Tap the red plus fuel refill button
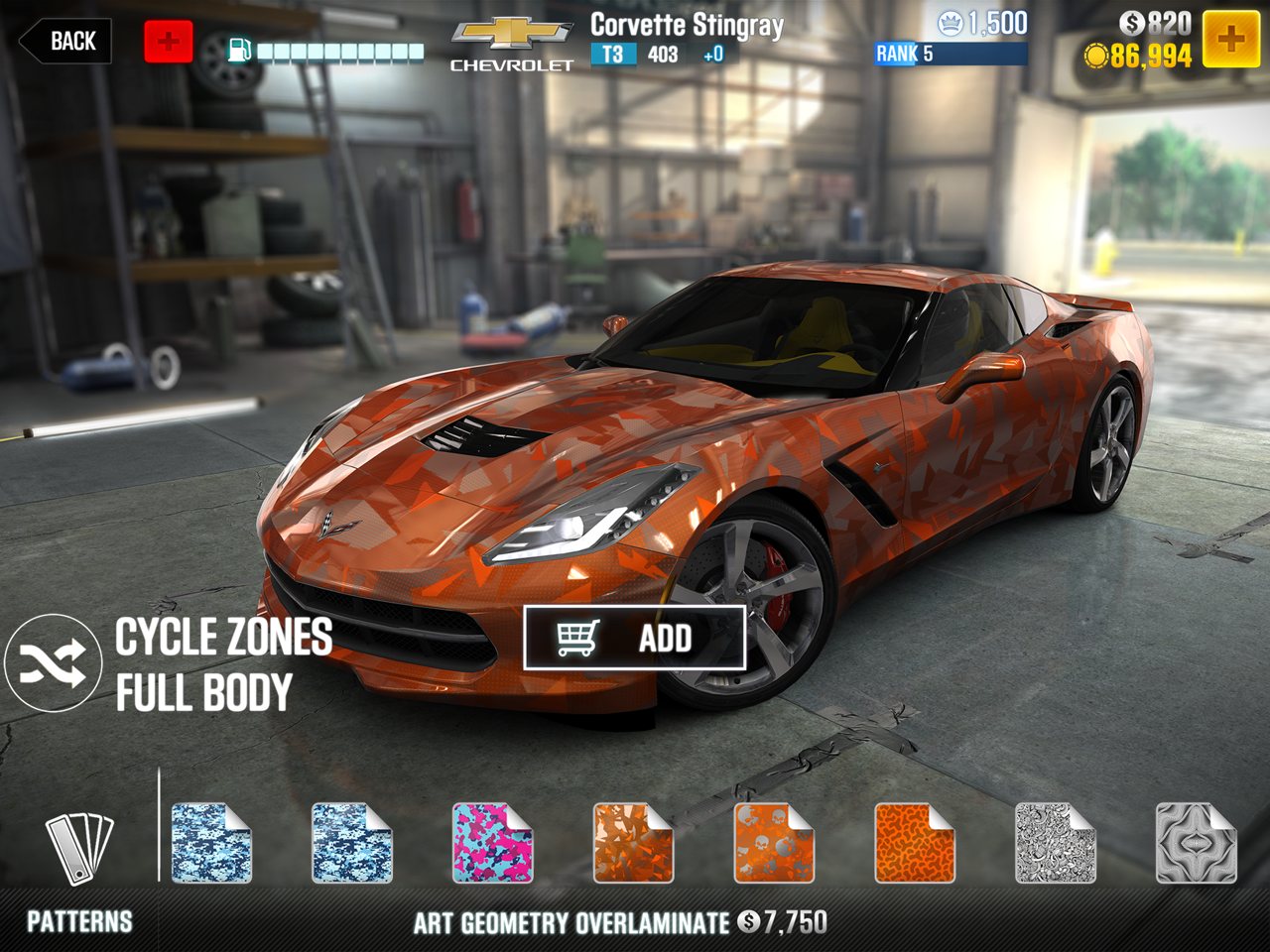 169,42
